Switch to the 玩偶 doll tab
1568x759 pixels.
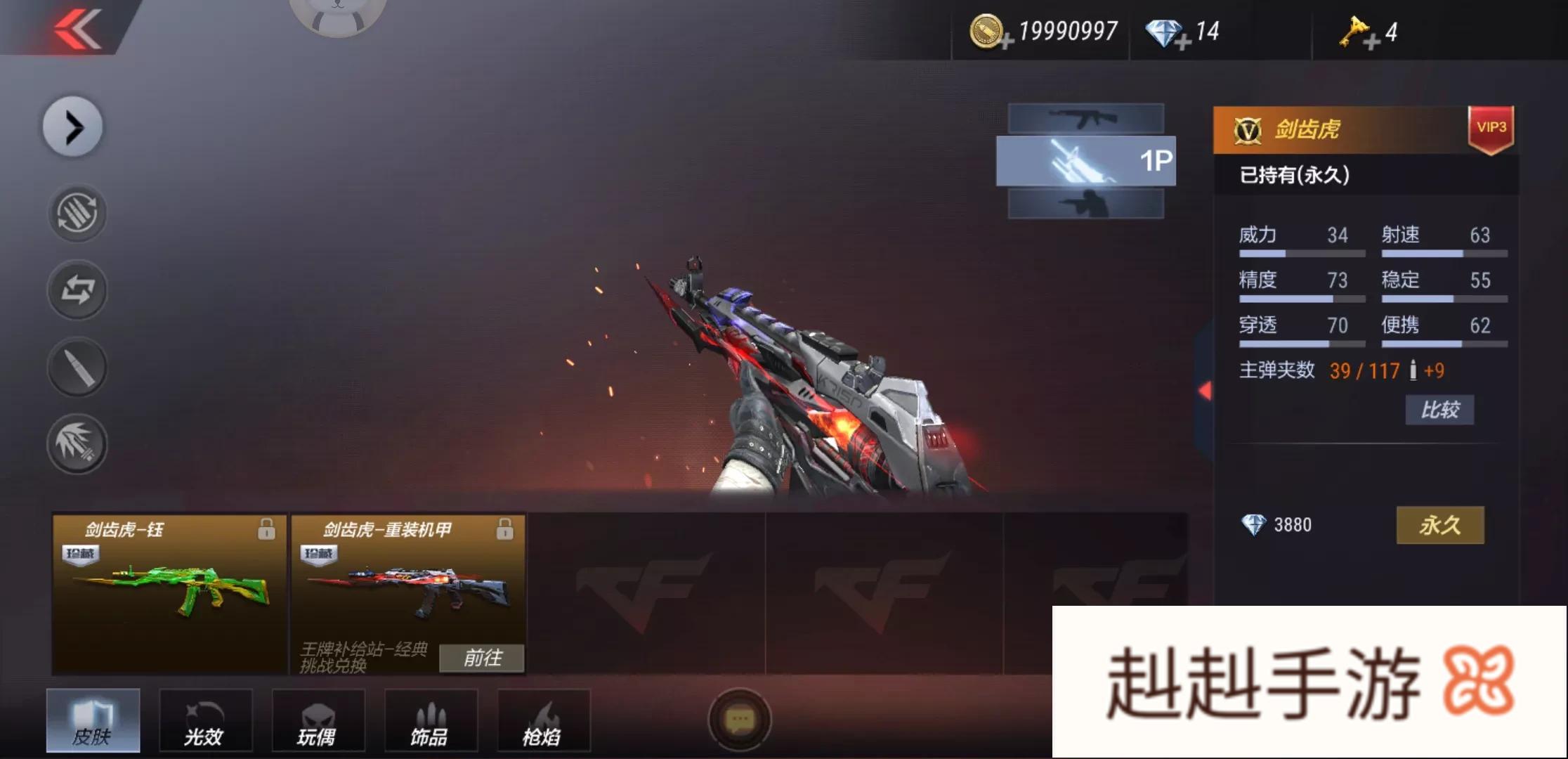318,720
